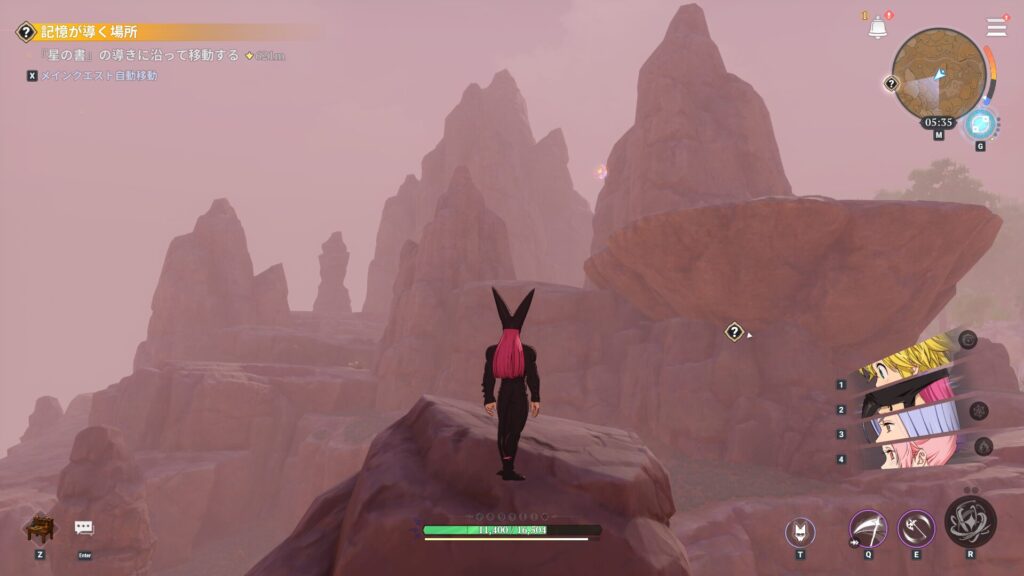Open the furniture desk icon

click(39, 528)
